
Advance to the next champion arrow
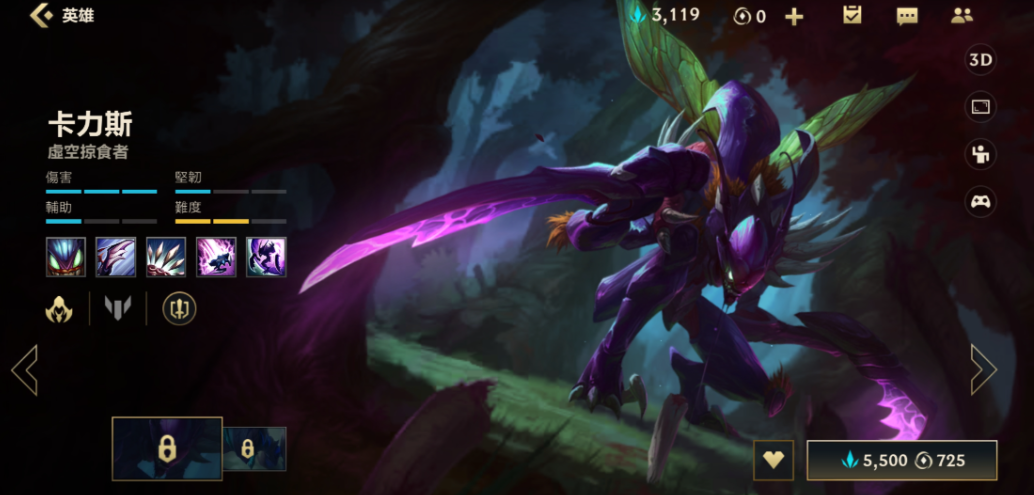pyautogui.click(x=984, y=370)
